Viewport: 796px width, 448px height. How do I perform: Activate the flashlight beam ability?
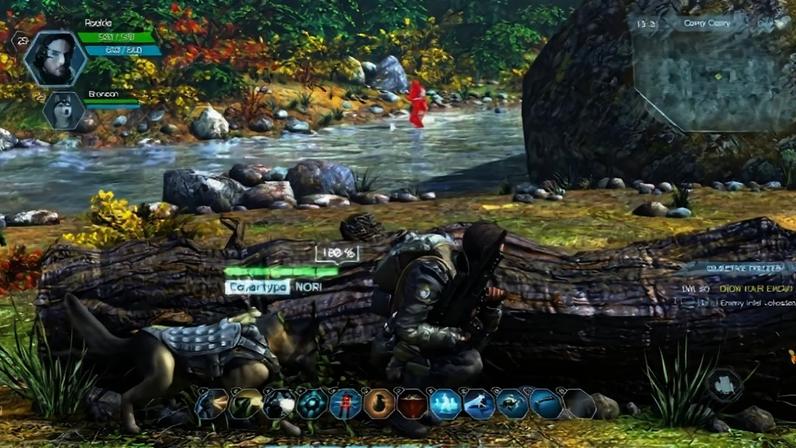coord(211,404)
